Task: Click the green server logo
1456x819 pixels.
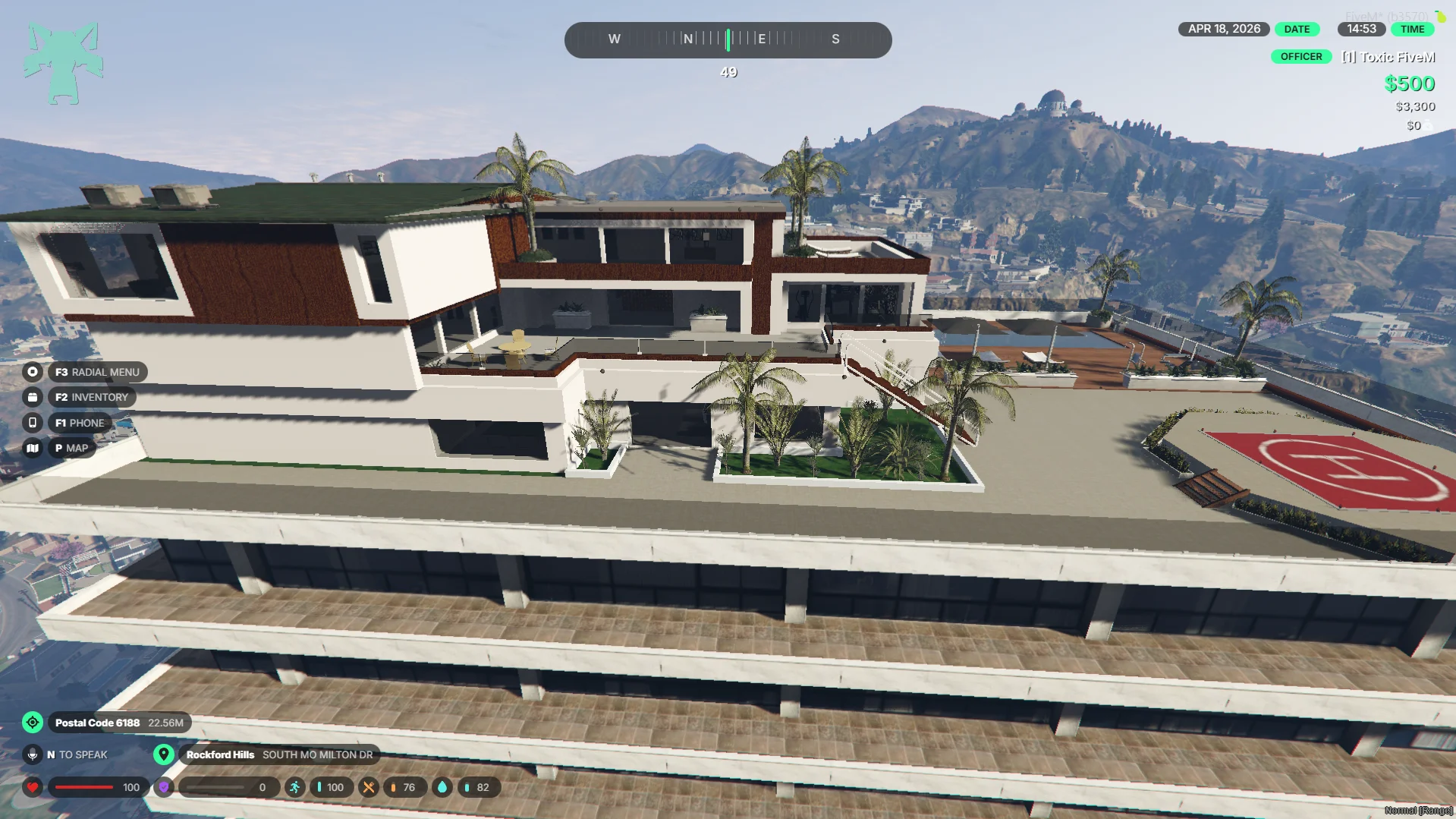Action: [x=64, y=64]
